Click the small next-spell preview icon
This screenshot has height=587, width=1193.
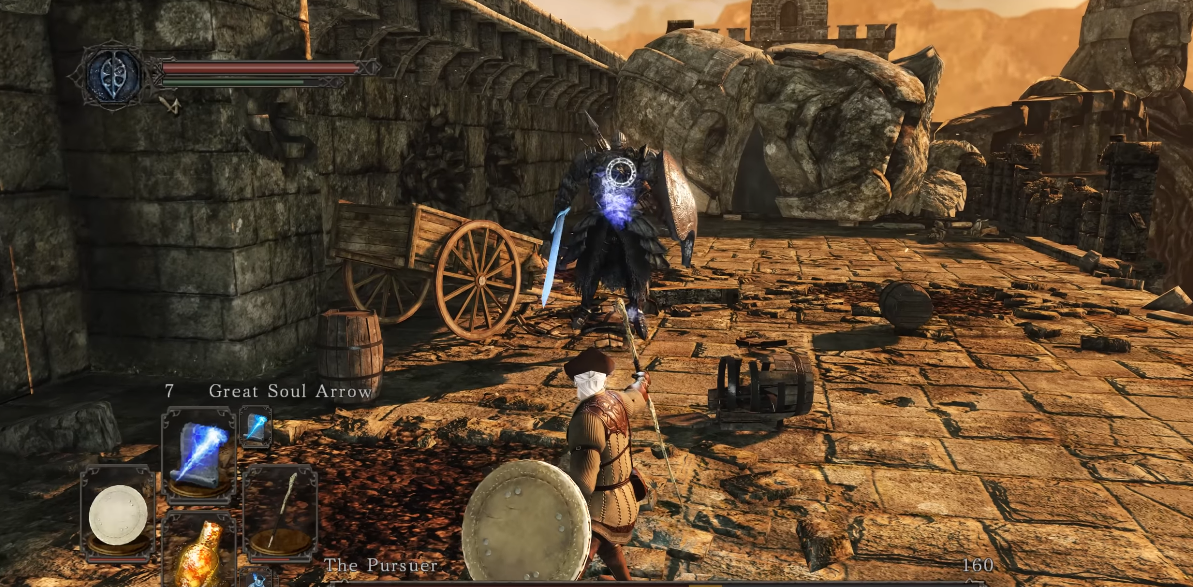coord(254,426)
